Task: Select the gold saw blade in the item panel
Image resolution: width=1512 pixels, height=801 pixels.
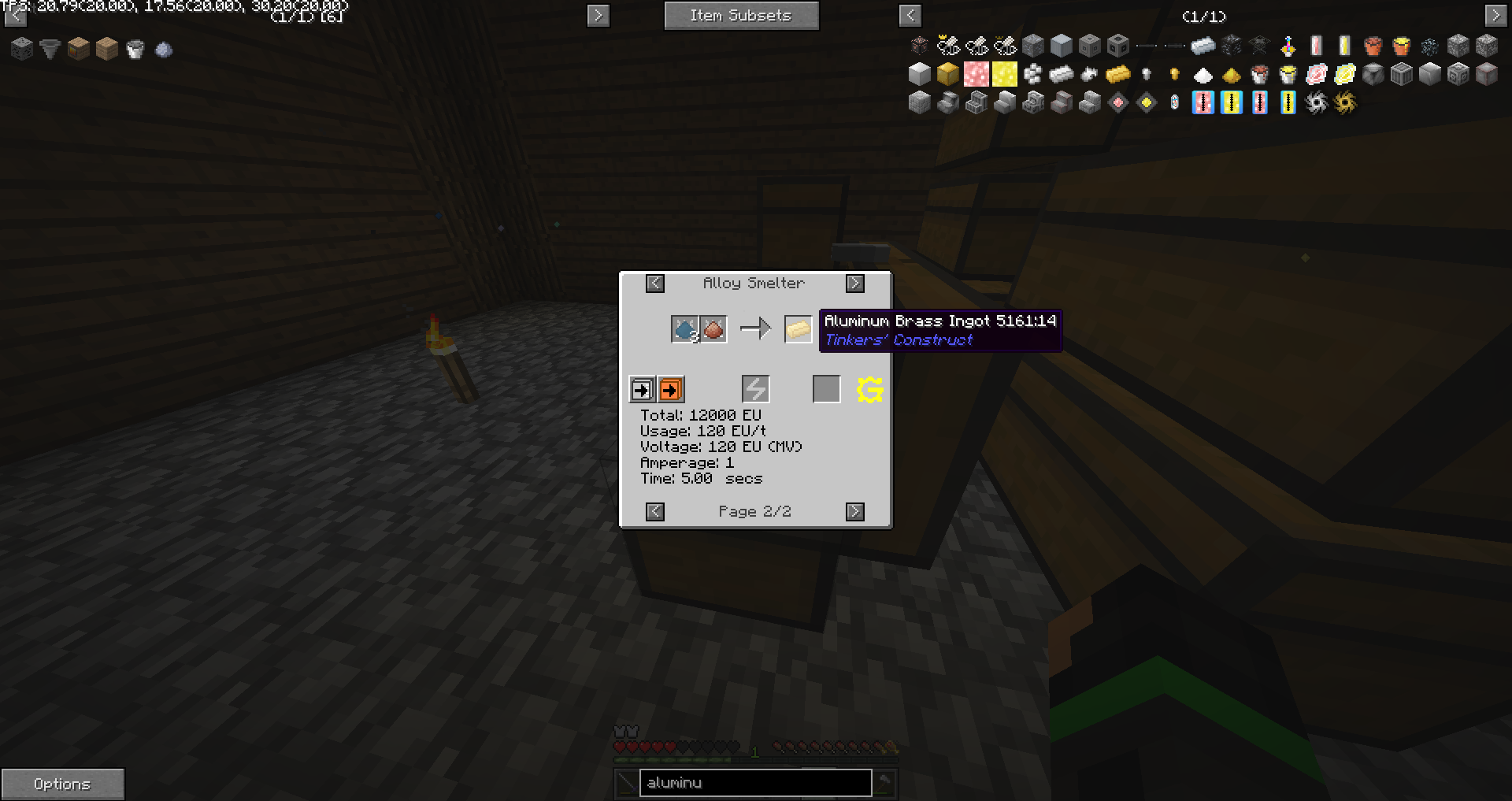Action: (1344, 103)
